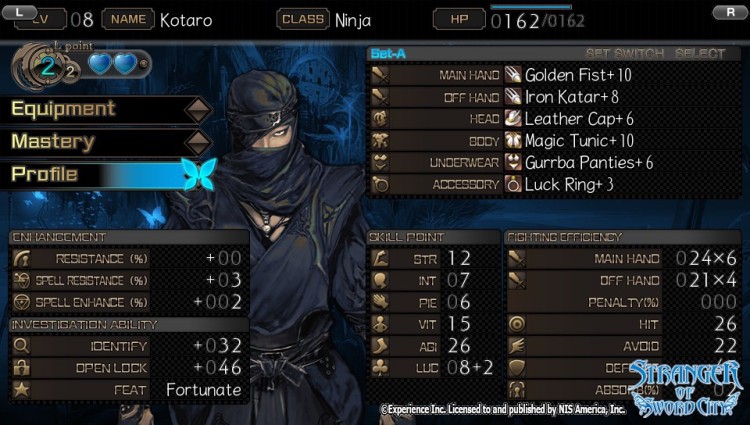Select the Golden Fist+10 main hand slot
Viewport: 750px width, 425px height.
click(579, 75)
